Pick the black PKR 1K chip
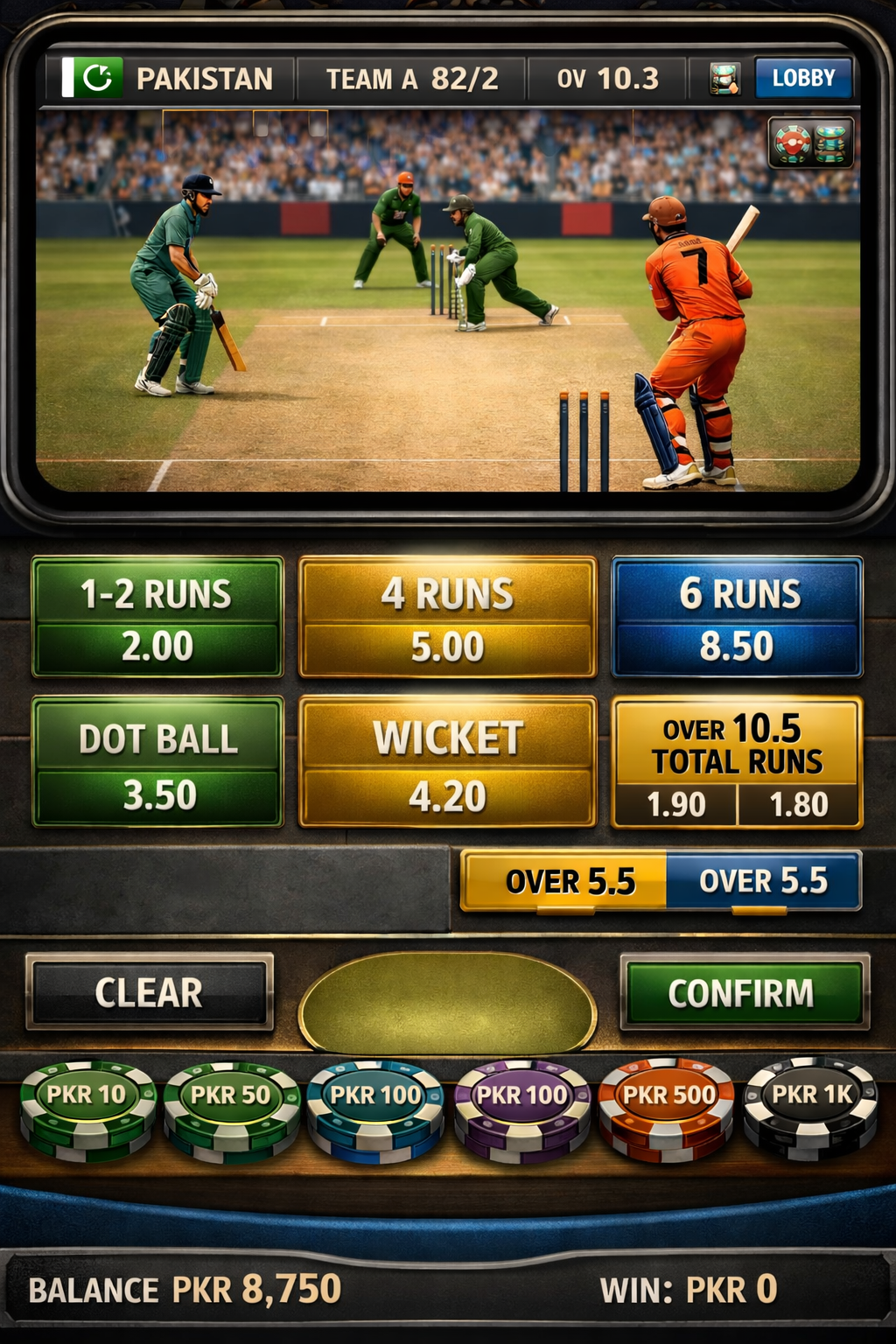 click(811, 1102)
